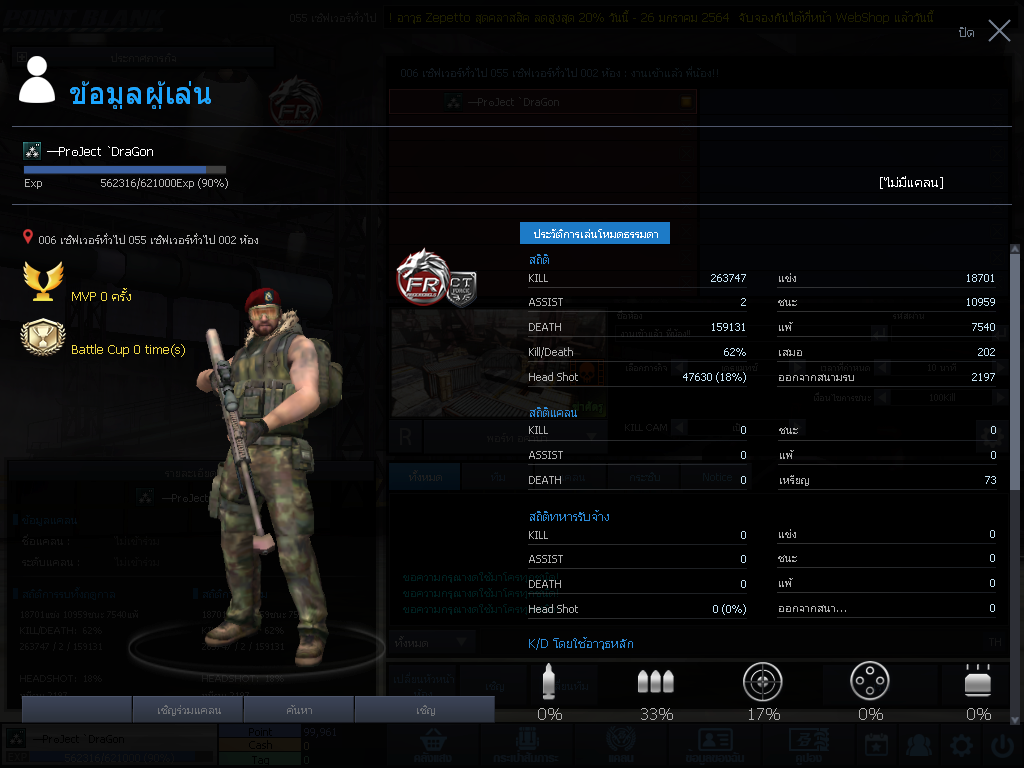The image size is (1024, 768).
Task: Click the ค้นหา search button
Action: (x=299, y=709)
